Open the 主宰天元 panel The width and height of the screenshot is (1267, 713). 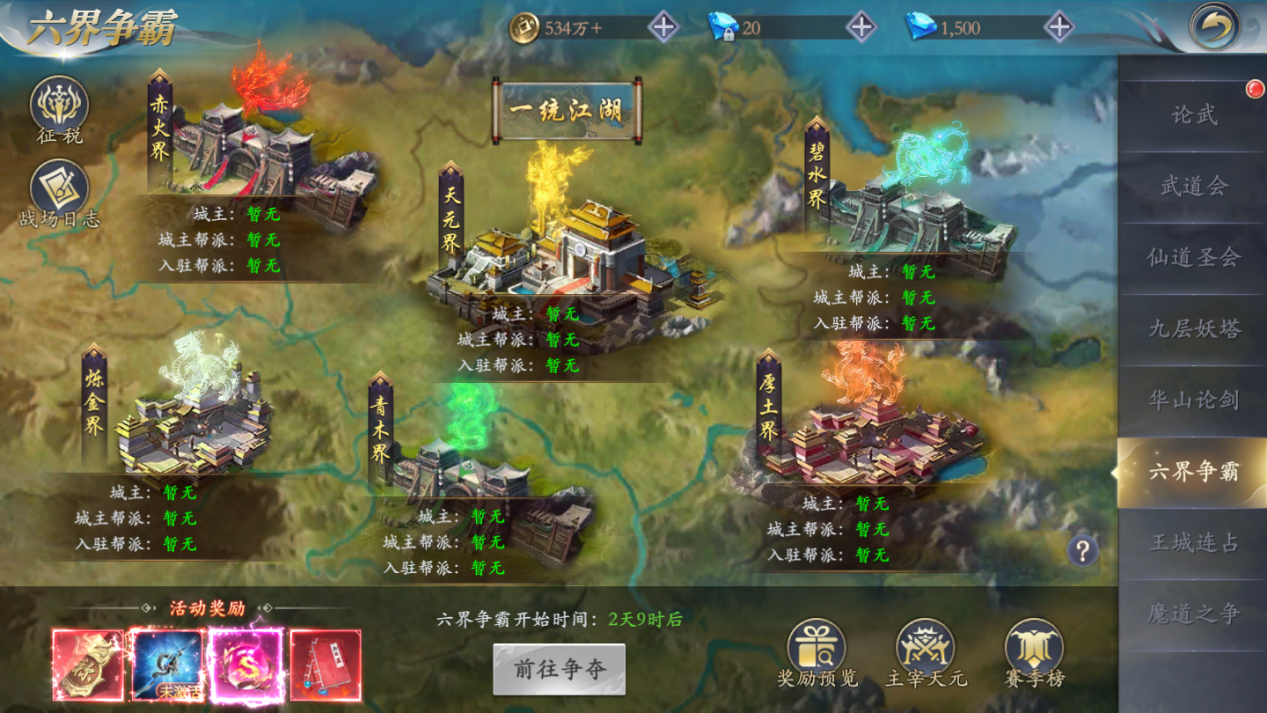pyautogui.click(x=926, y=651)
